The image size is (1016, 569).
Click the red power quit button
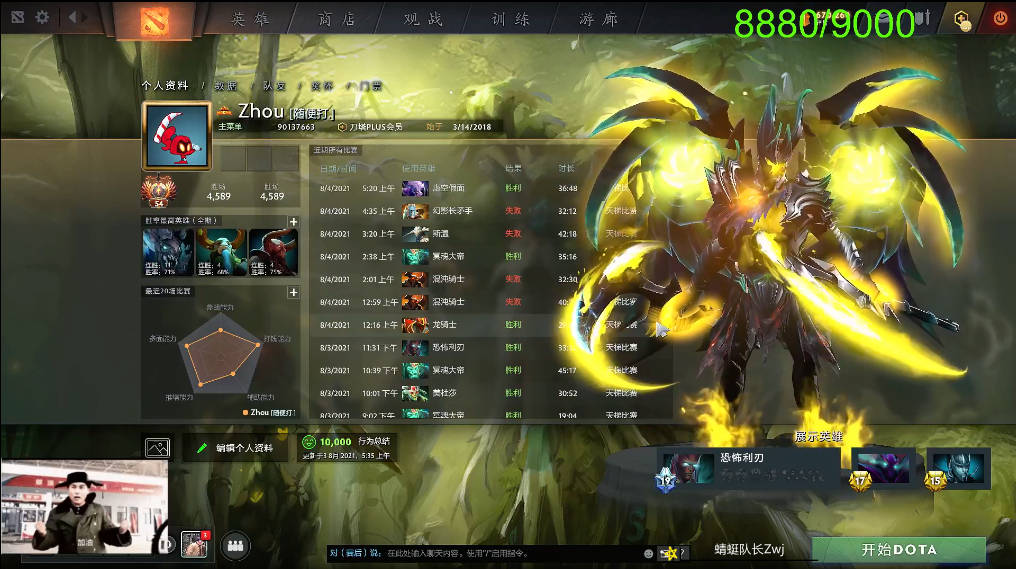click(x=999, y=18)
